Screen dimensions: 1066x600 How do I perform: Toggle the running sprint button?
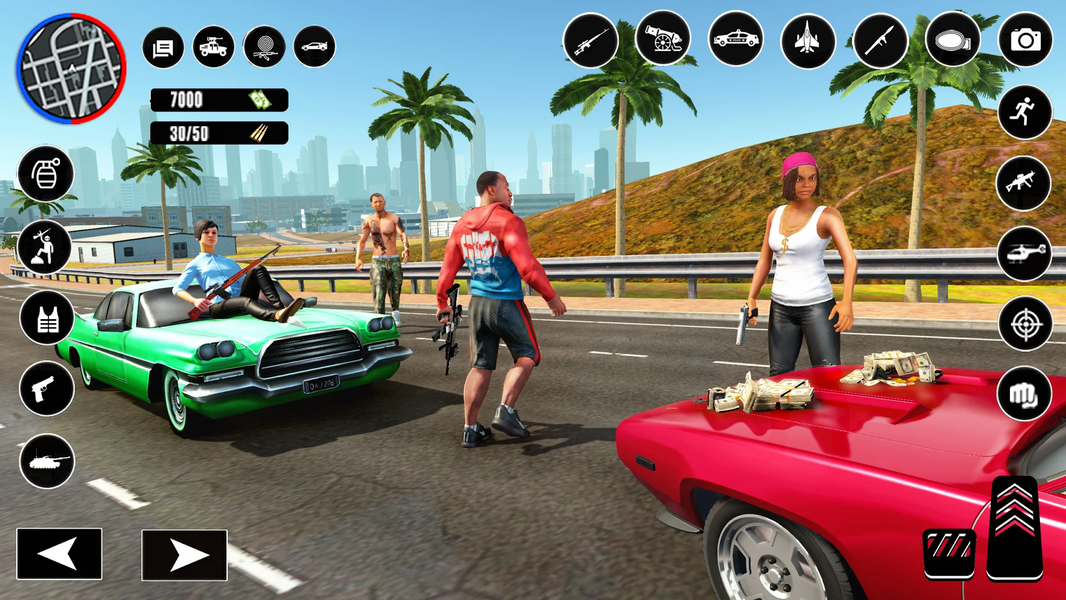point(1025,112)
